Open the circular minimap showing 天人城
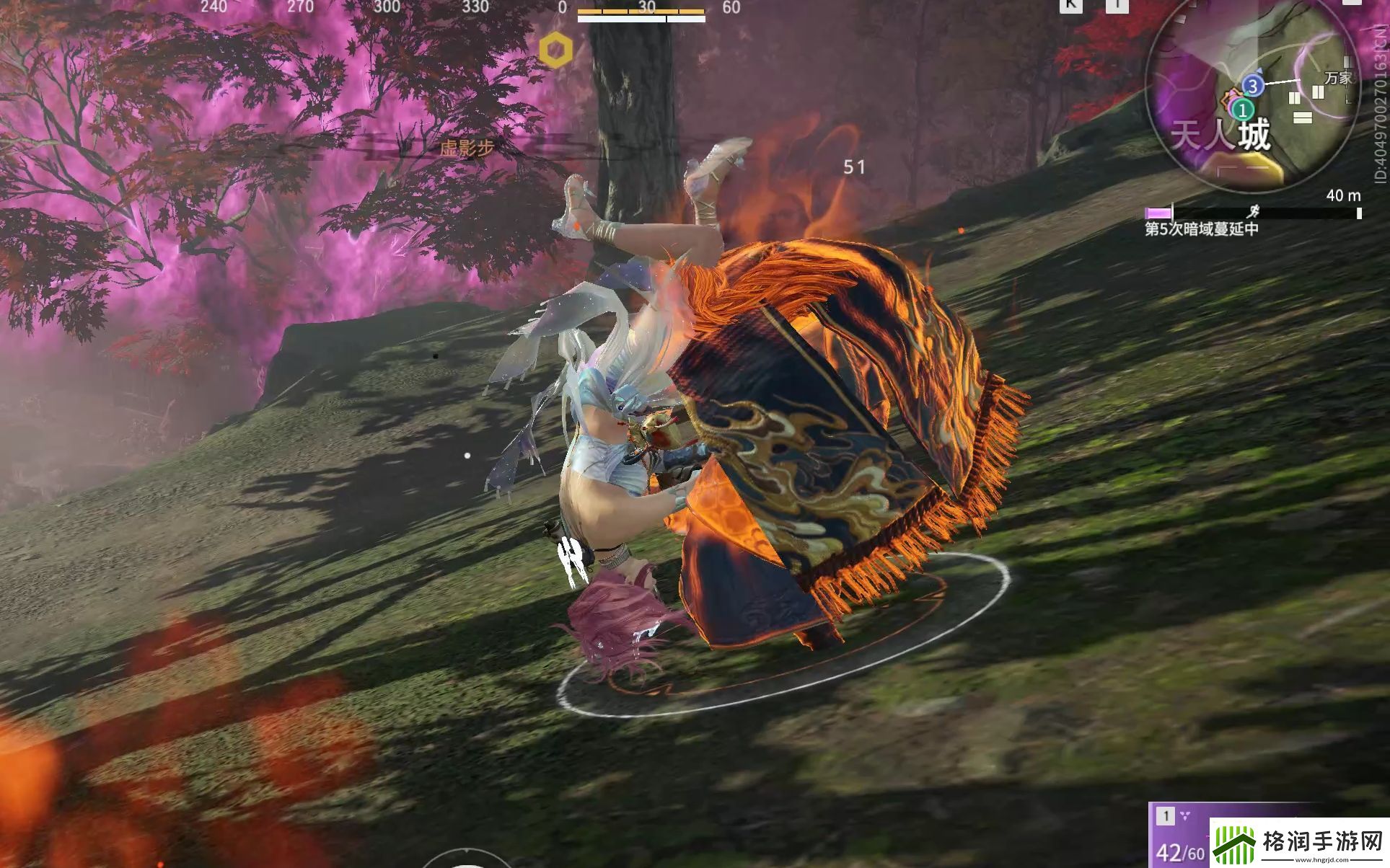The width and height of the screenshot is (1390, 868). point(1252,97)
